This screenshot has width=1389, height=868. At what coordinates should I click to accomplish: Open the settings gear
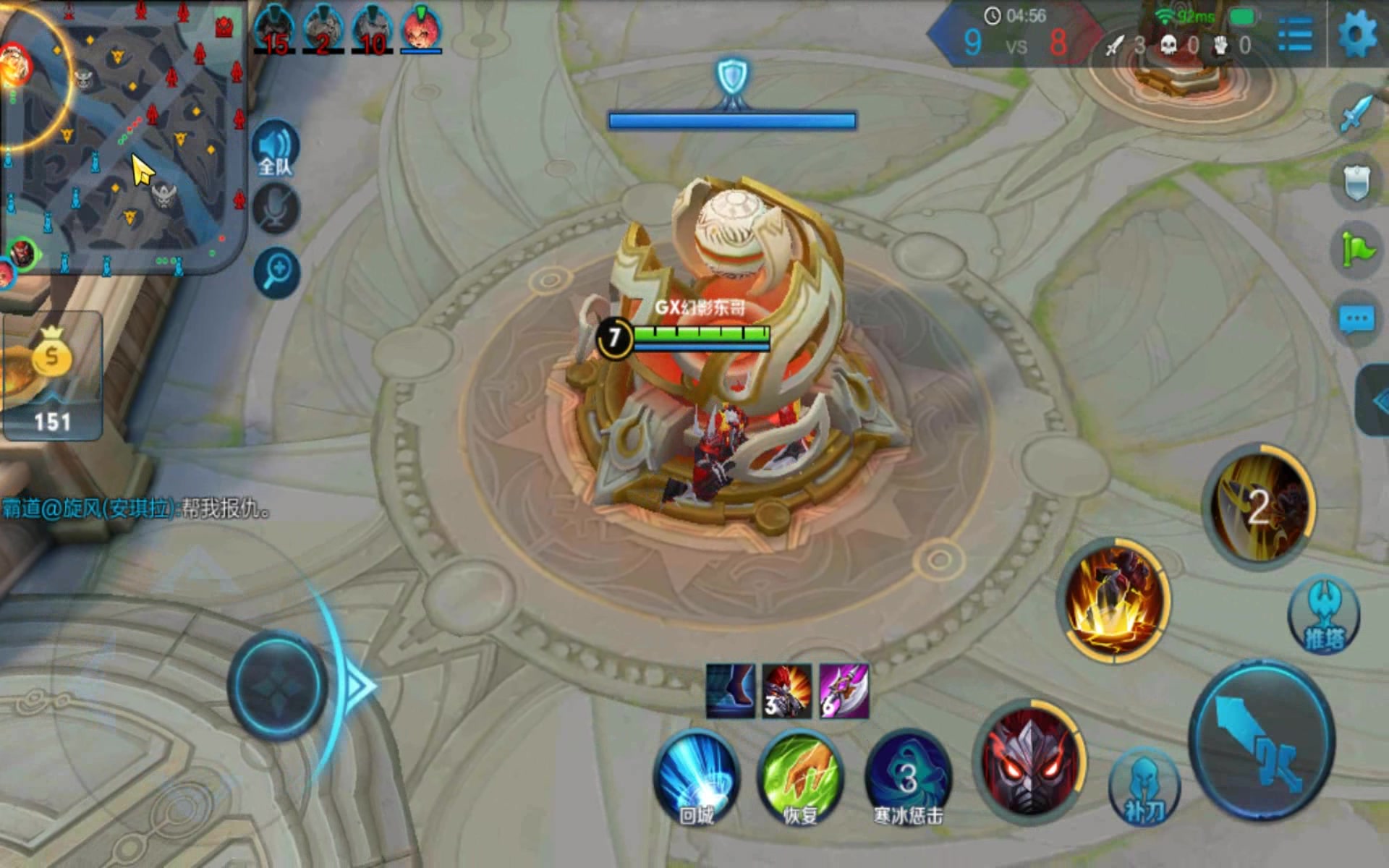(x=1356, y=34)
